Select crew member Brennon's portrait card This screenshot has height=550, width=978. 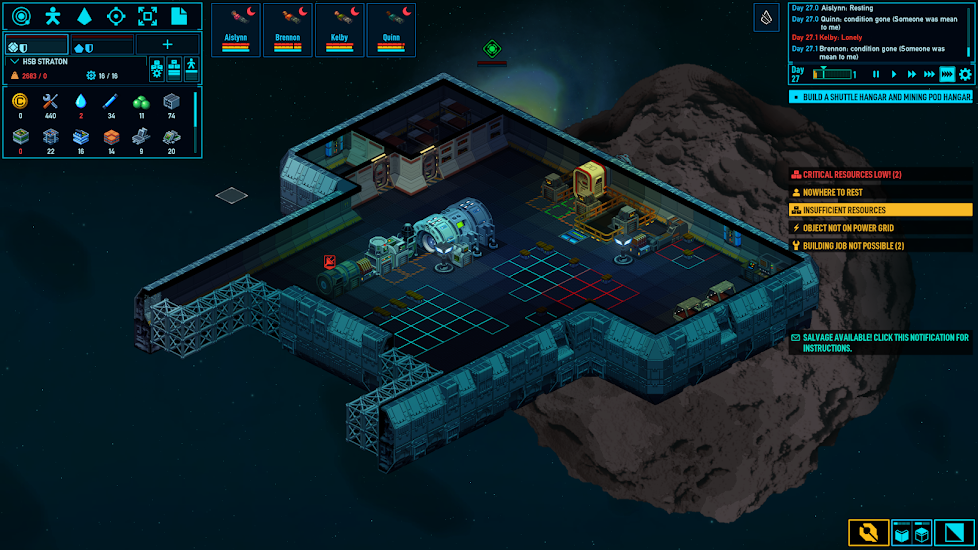(288, 30)
